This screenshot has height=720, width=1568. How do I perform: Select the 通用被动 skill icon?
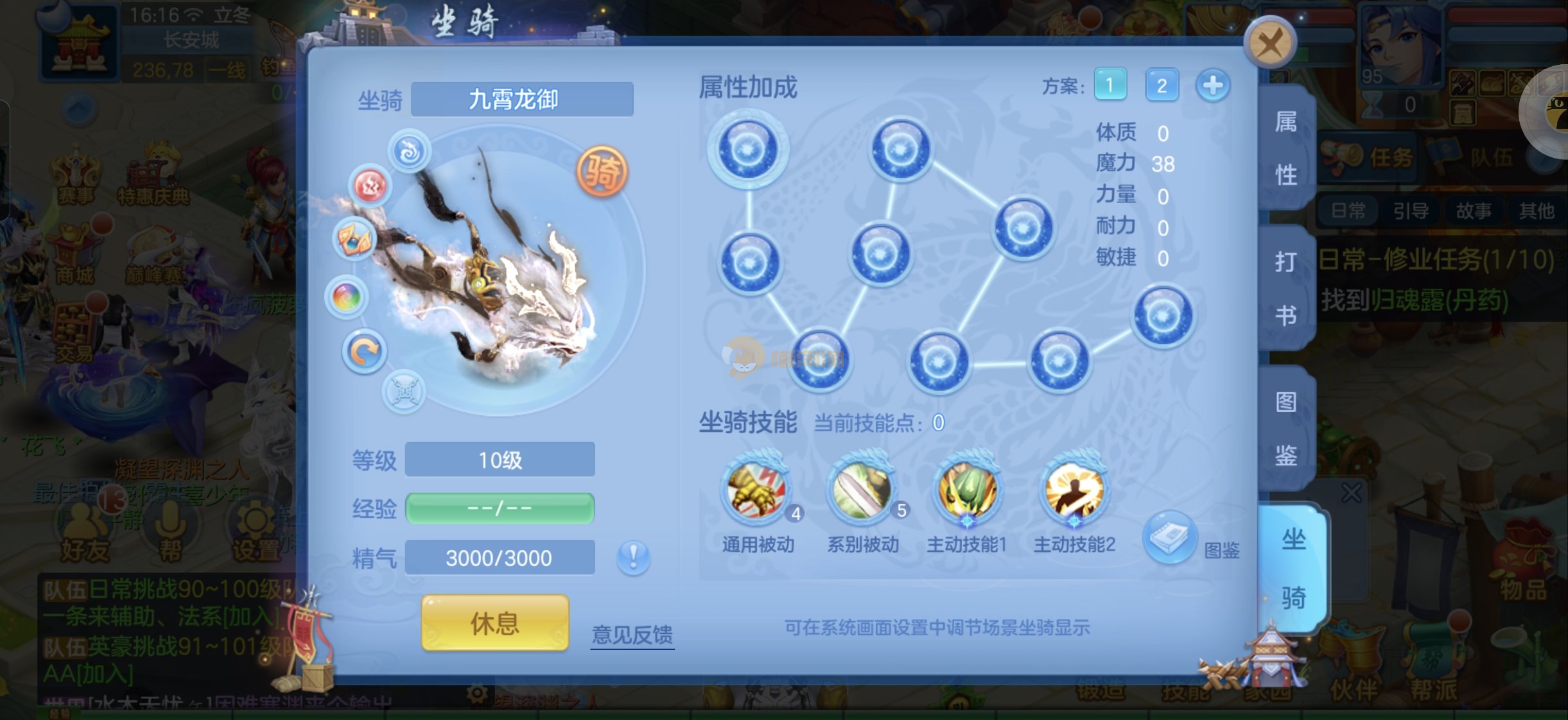coord(757,492)
